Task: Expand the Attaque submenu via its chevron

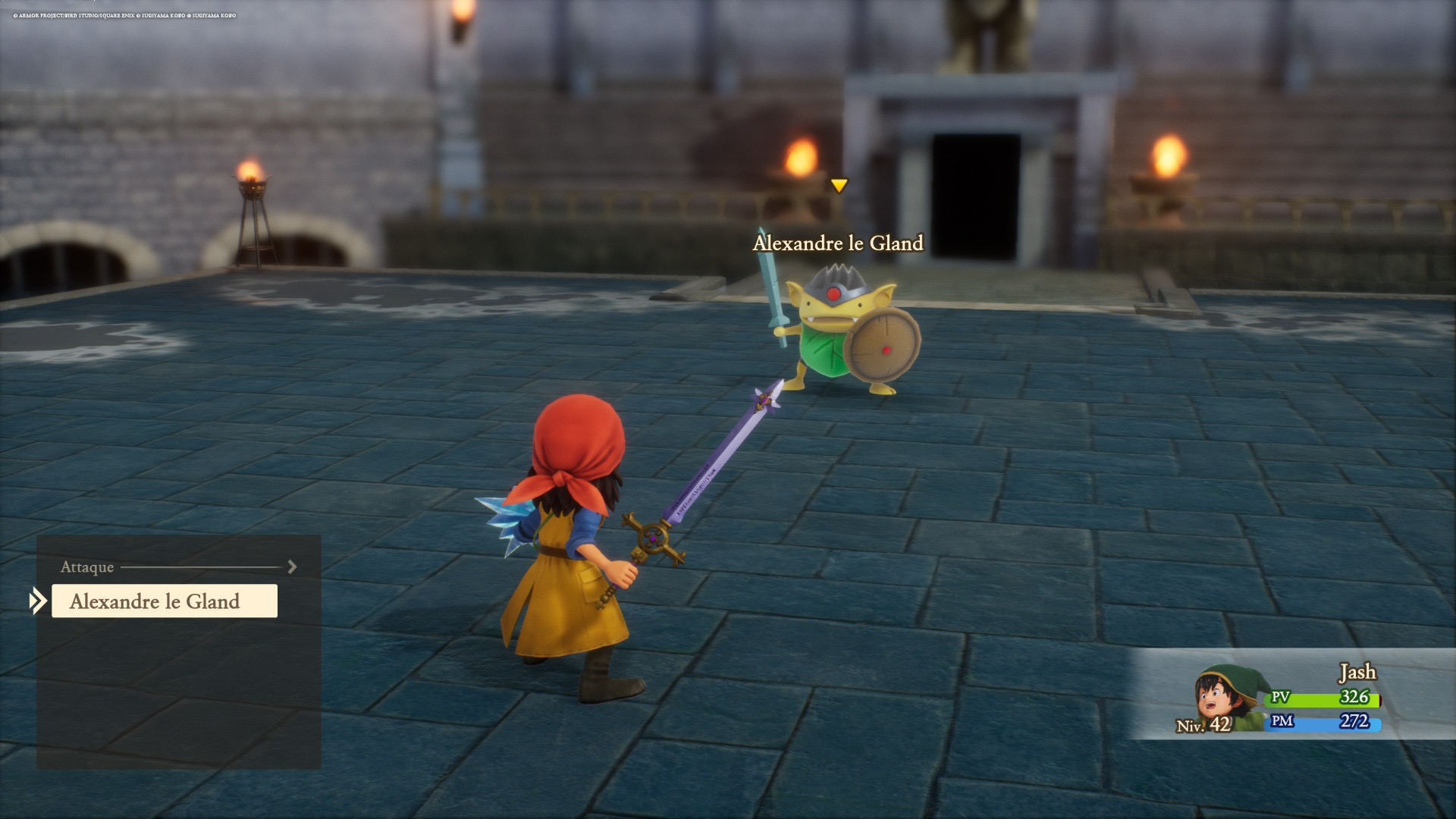Action: coord(292,566)
